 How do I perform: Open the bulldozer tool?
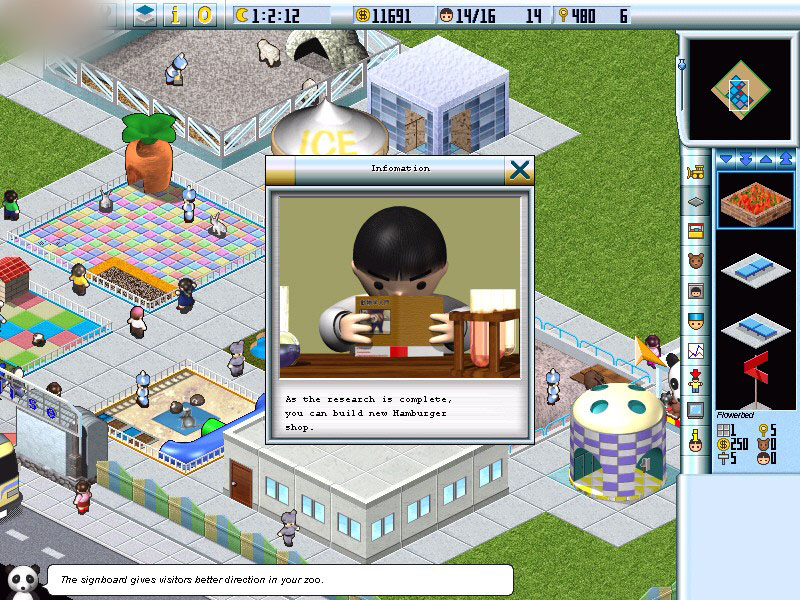pyautogui.click(x=696, y=172)
